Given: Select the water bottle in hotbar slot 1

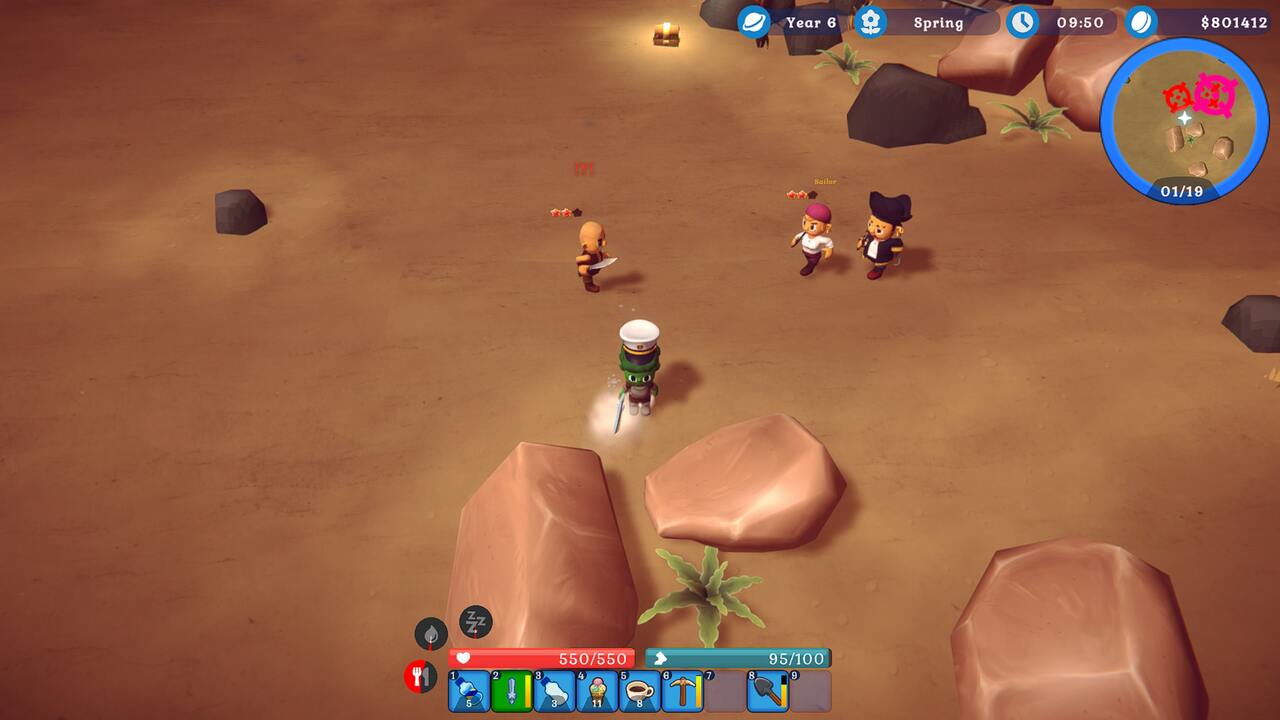Looking at the screenshot, I should [469, 691].
